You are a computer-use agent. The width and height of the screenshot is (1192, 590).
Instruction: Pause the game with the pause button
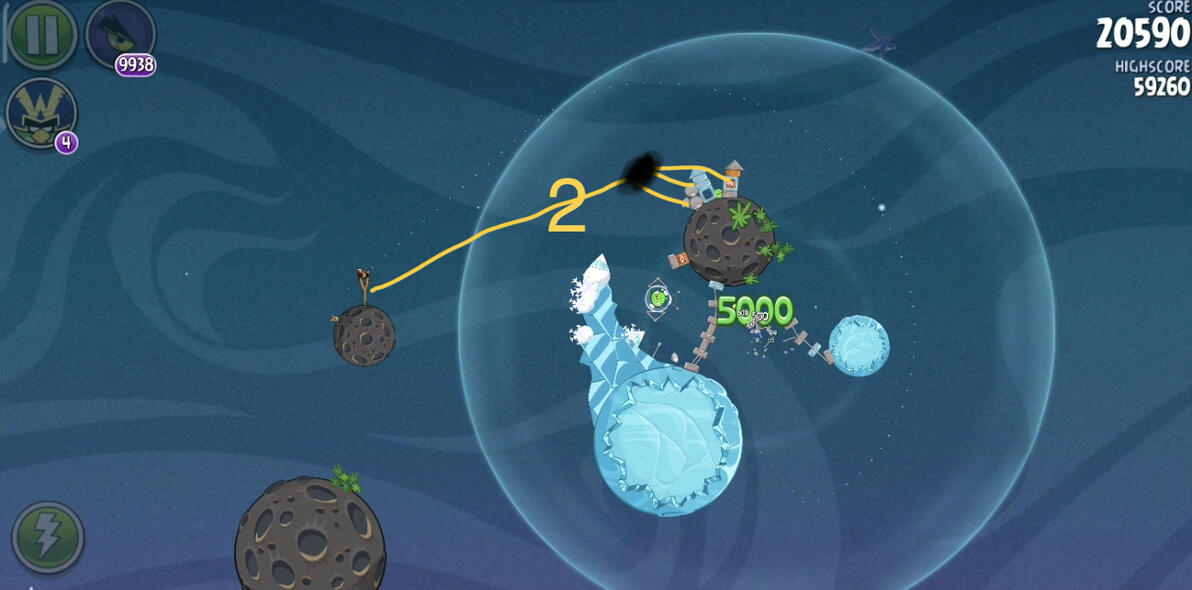pos(42,35)
